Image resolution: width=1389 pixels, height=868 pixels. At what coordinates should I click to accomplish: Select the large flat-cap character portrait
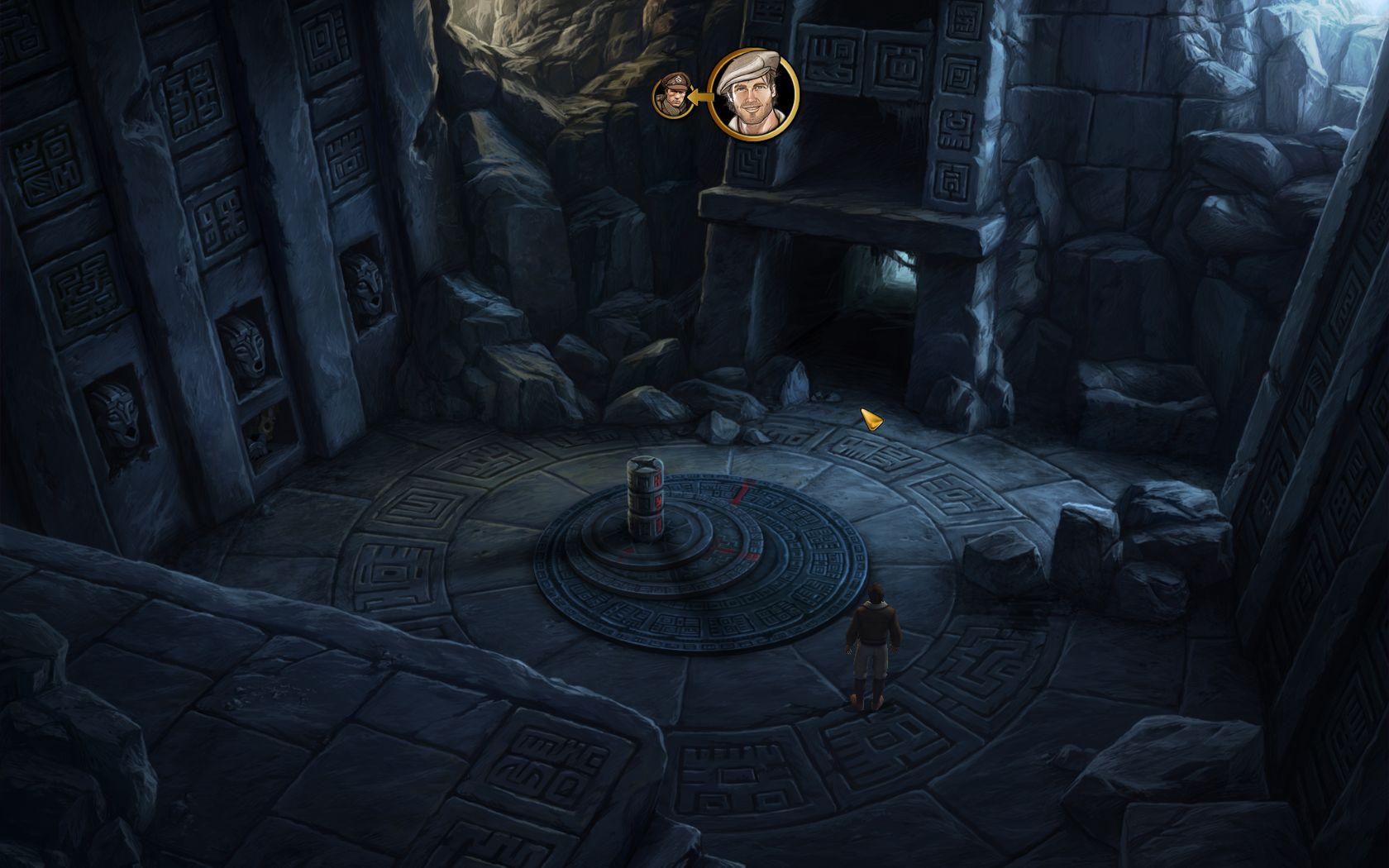click(753, 93)
